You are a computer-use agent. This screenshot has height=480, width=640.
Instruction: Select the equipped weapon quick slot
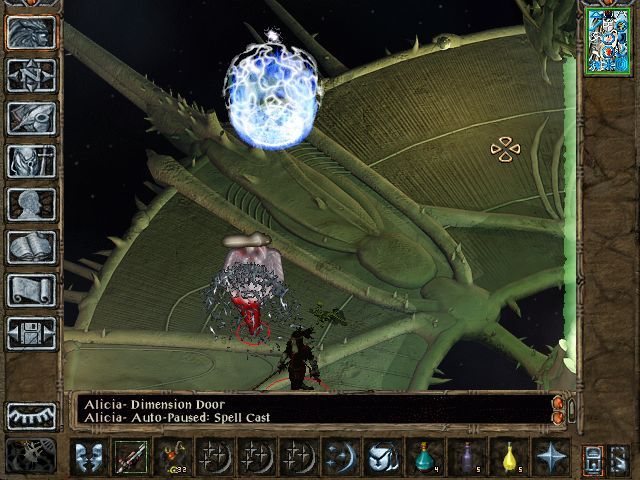pos(130,458)
